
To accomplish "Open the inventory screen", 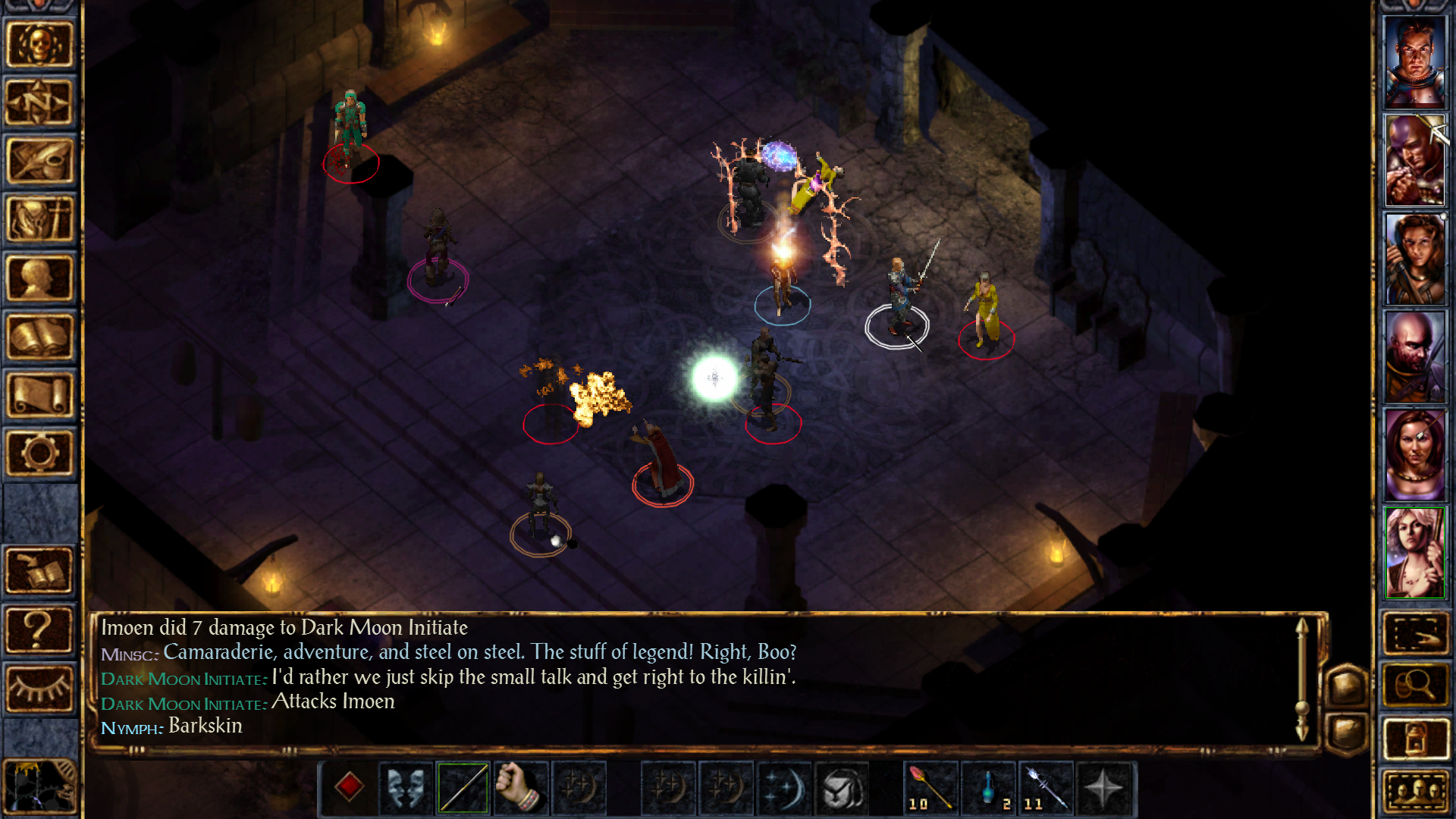I will point(40,220).
